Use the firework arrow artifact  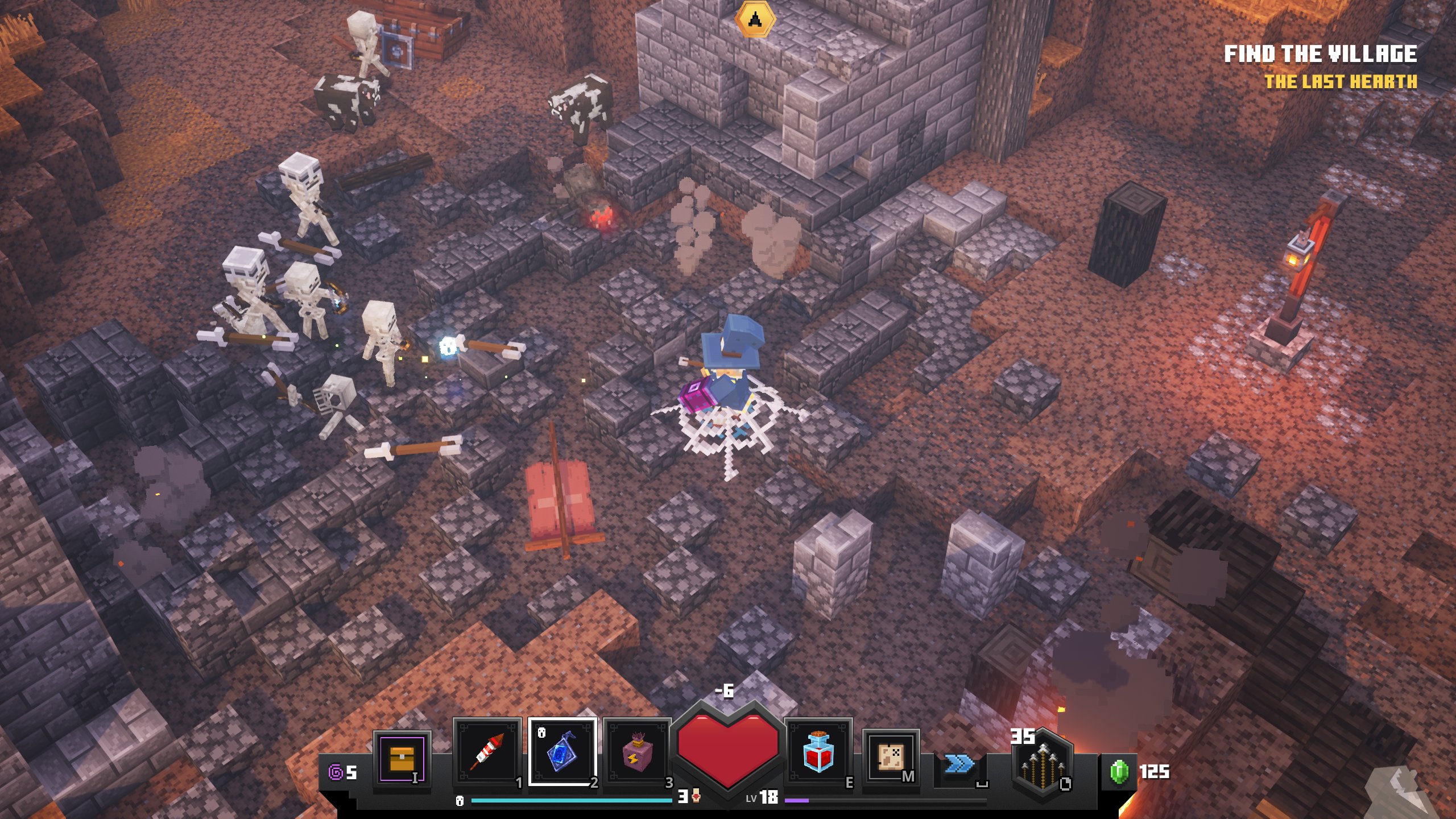487,752
